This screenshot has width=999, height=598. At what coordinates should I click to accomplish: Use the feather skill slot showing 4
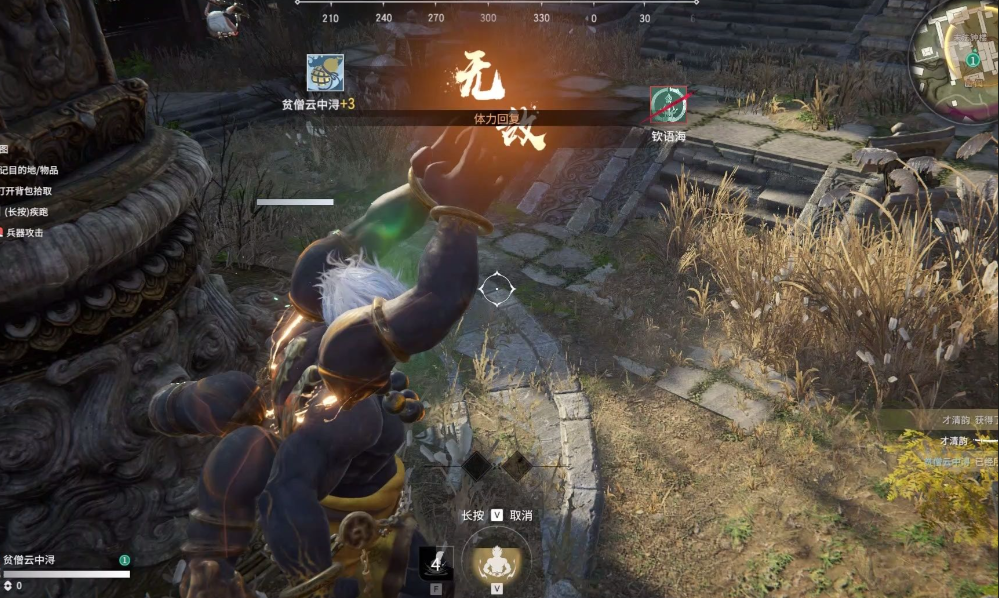pyautogui.click(x=436, y=563)
